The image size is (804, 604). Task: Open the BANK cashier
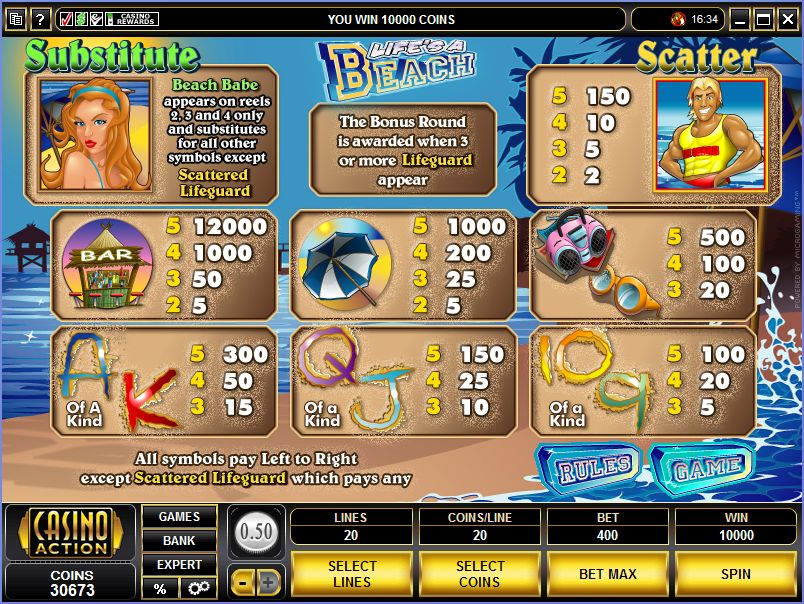[x=179, y=541]
